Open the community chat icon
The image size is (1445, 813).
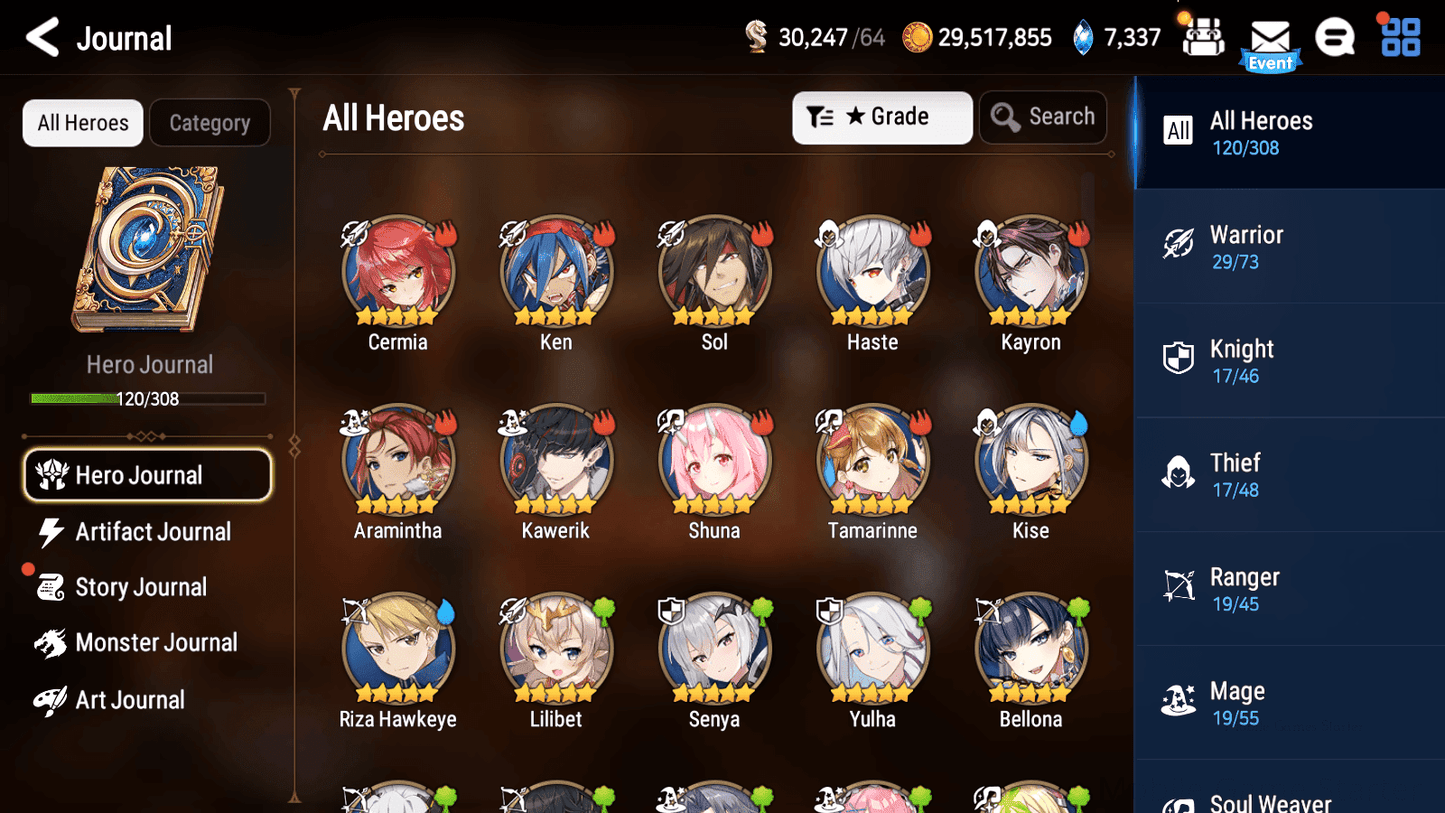coord(1335,38)
